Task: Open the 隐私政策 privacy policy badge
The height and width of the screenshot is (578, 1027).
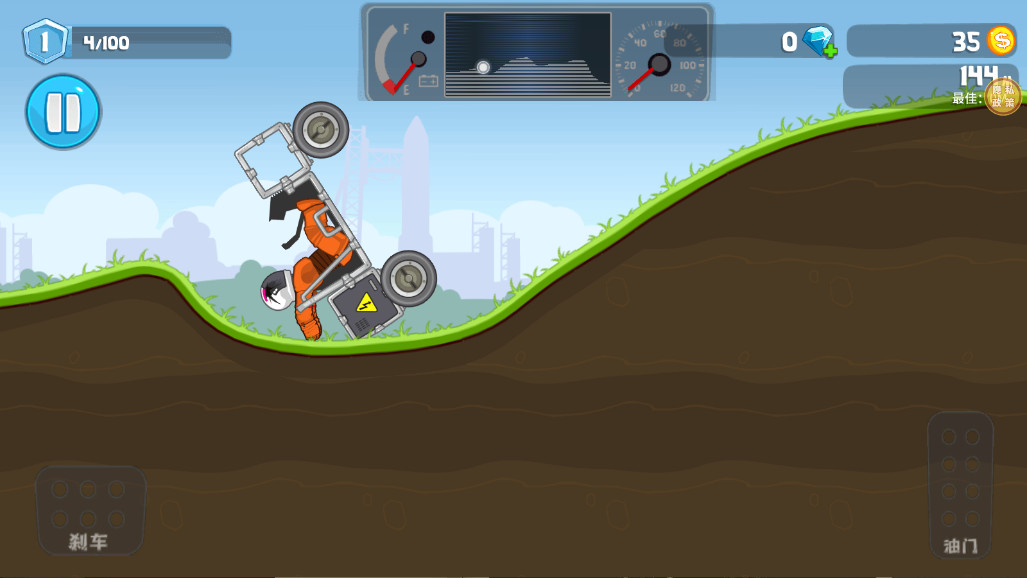Action: 1003,96
